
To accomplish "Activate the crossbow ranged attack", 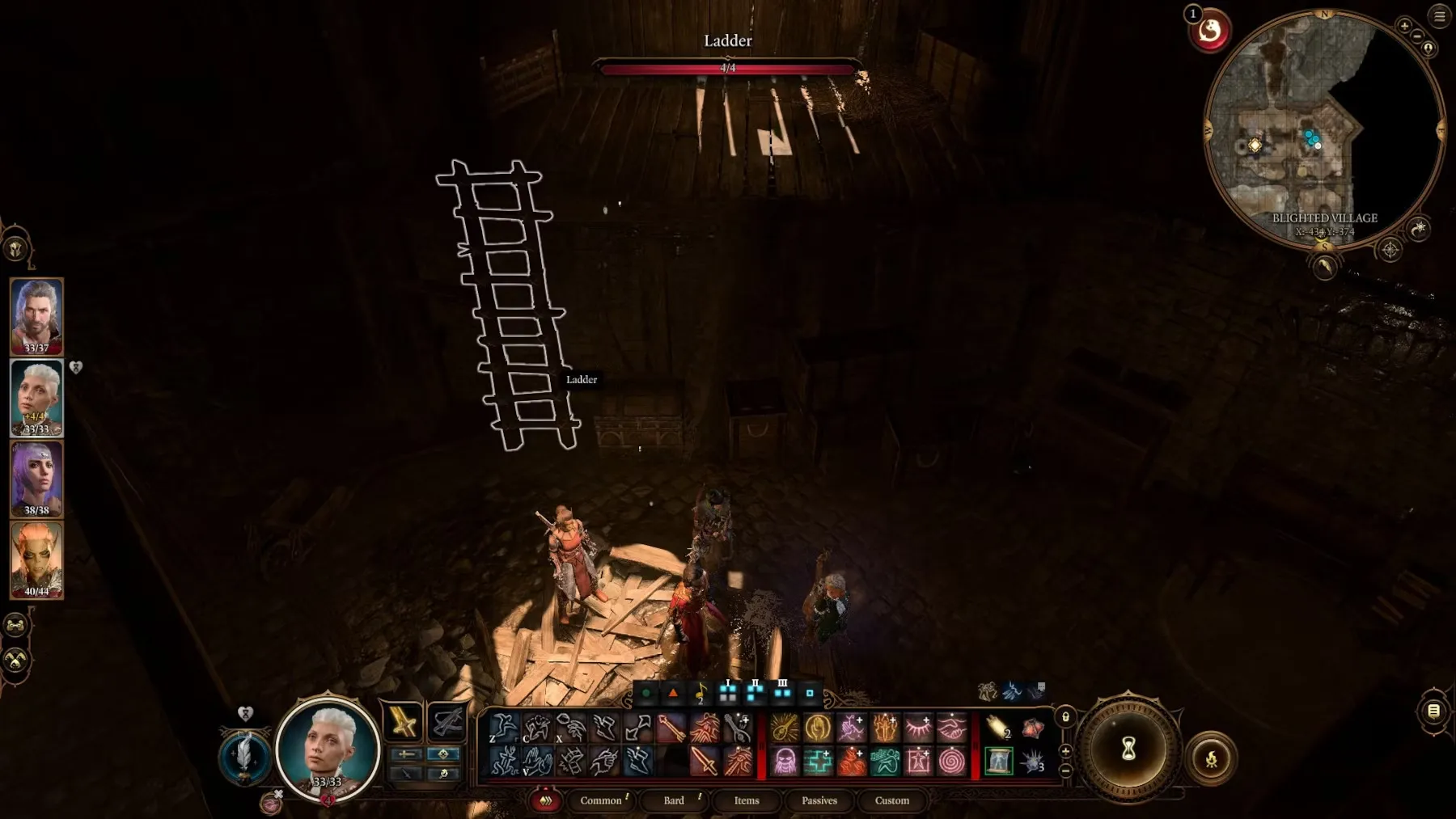I will coord(447,722).
